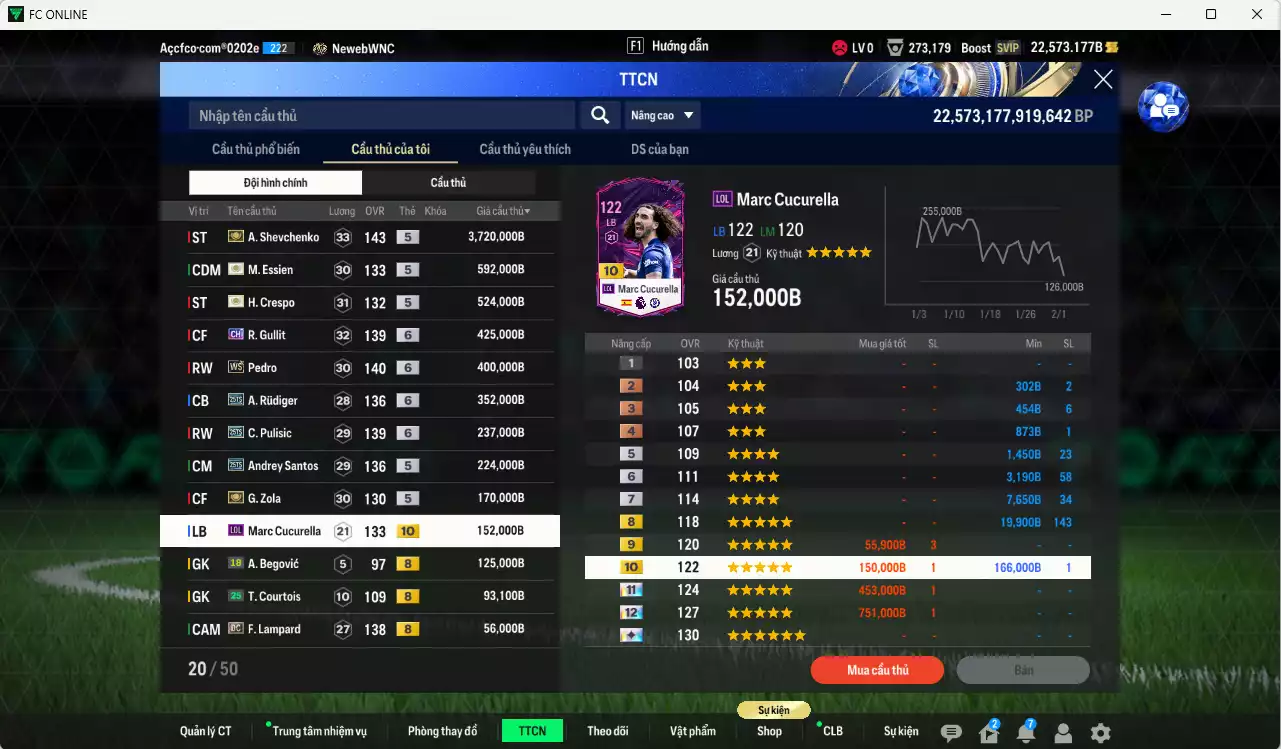Select the T. Courtois goalkeeper row
The height and width of the screenshot is (749, 1281).
point(360,597)
